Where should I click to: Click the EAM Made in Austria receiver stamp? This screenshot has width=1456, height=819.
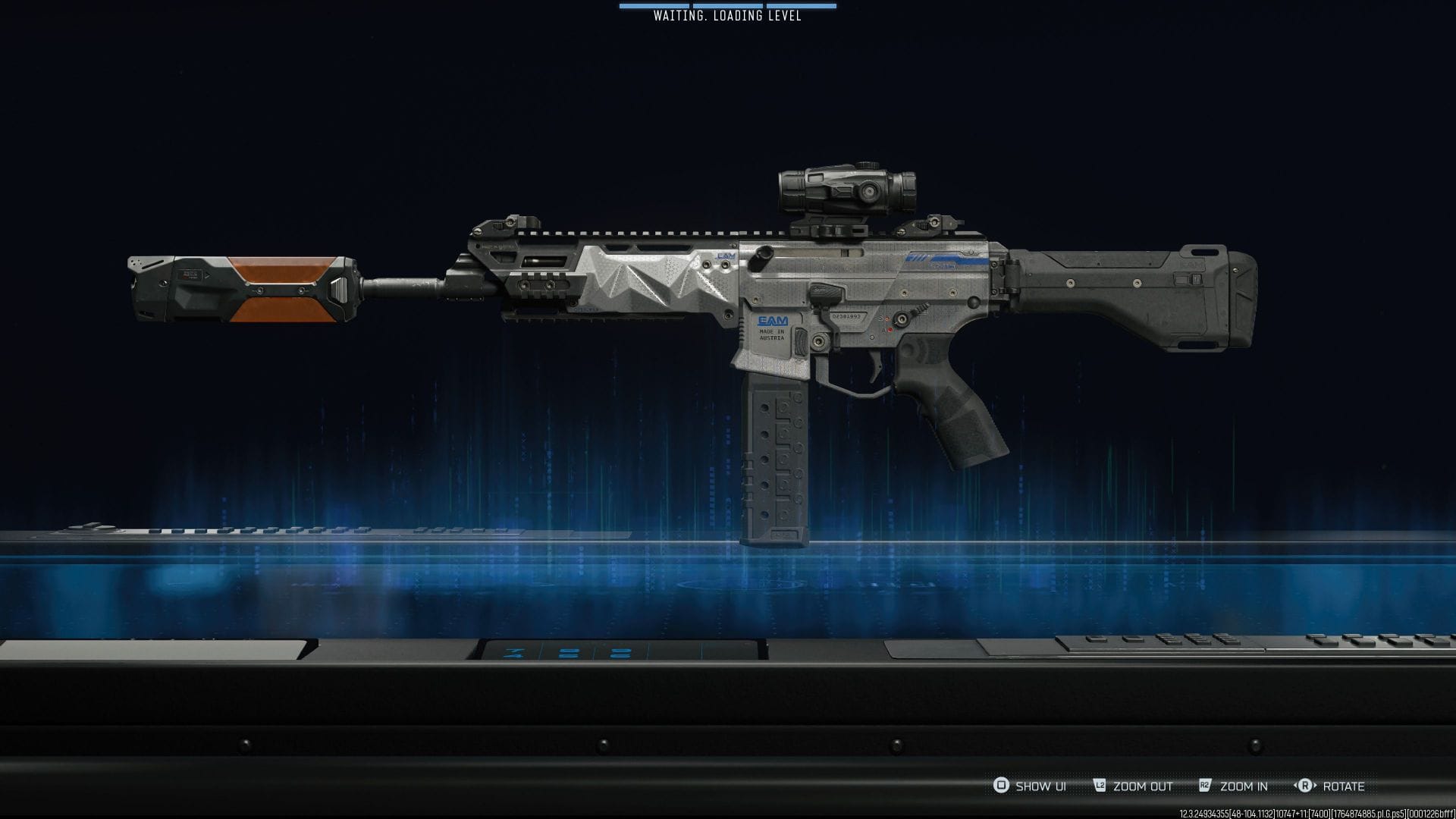click(x=771, y=328)
